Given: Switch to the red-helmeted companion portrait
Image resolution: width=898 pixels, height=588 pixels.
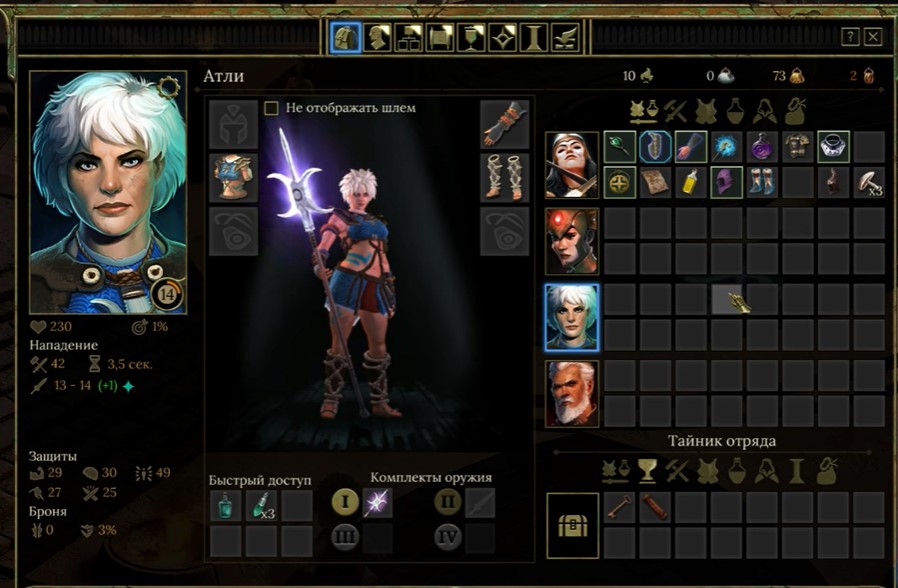Looking at the screenshot, I should [572, 241].
